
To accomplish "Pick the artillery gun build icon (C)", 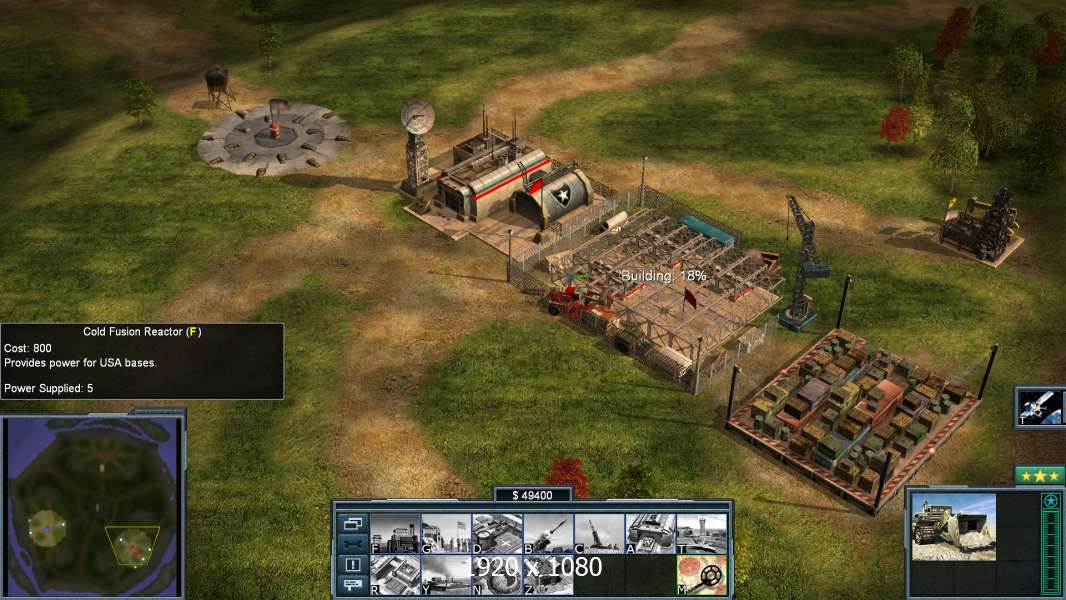I will click(599, 534).
